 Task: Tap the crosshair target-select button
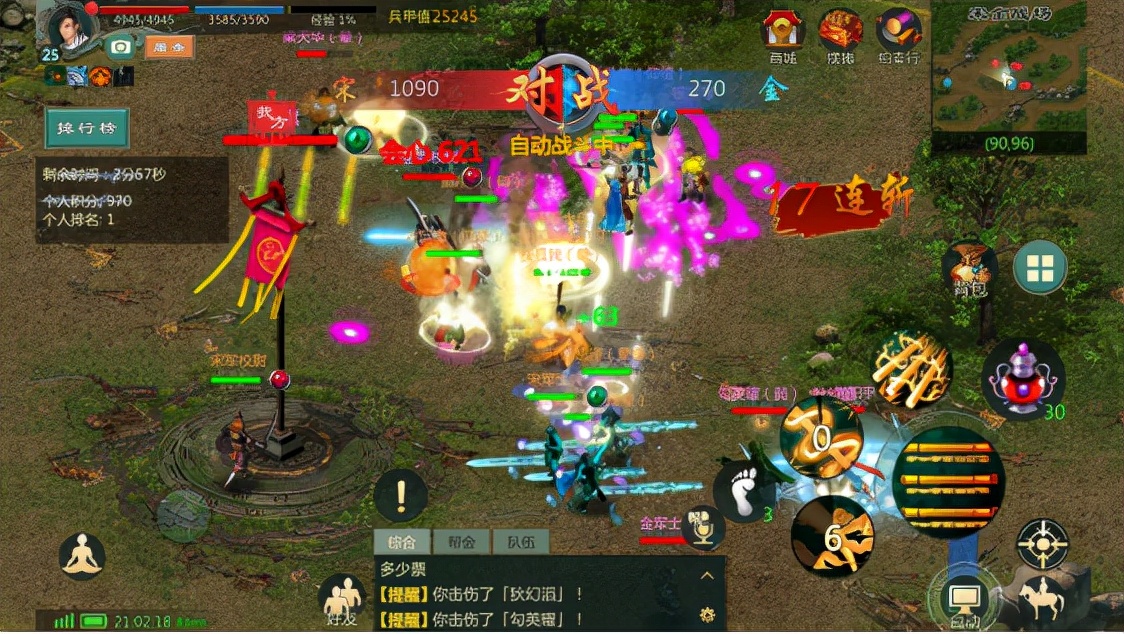pos(1043,544)
